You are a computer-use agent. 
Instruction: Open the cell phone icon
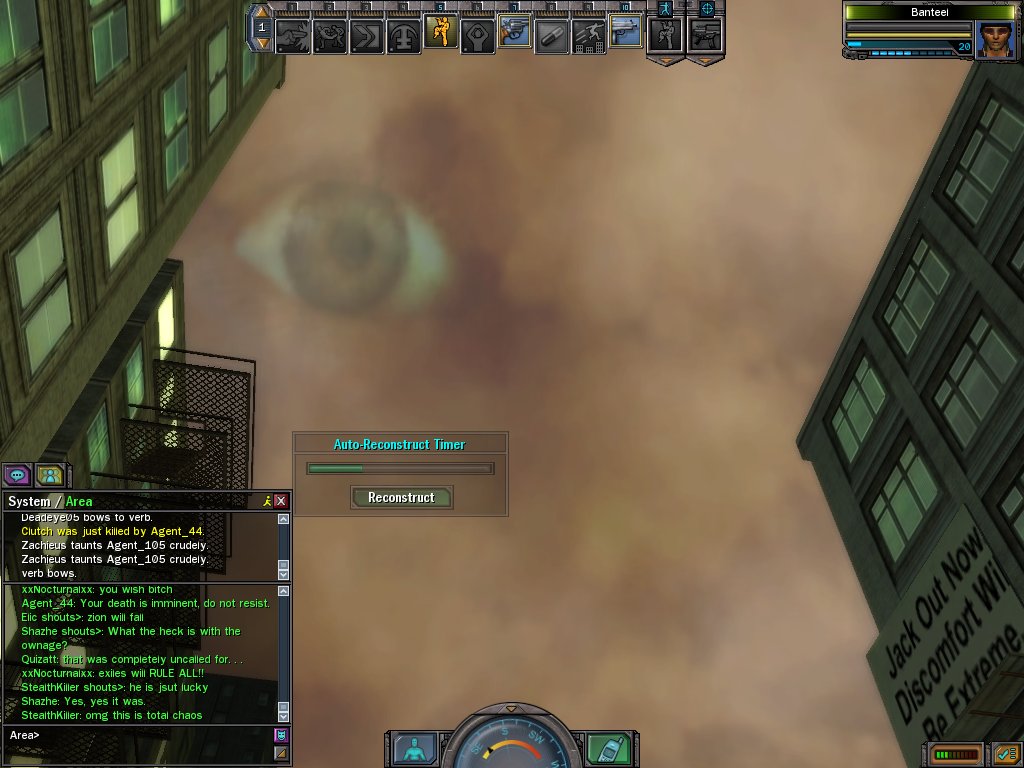609,749
